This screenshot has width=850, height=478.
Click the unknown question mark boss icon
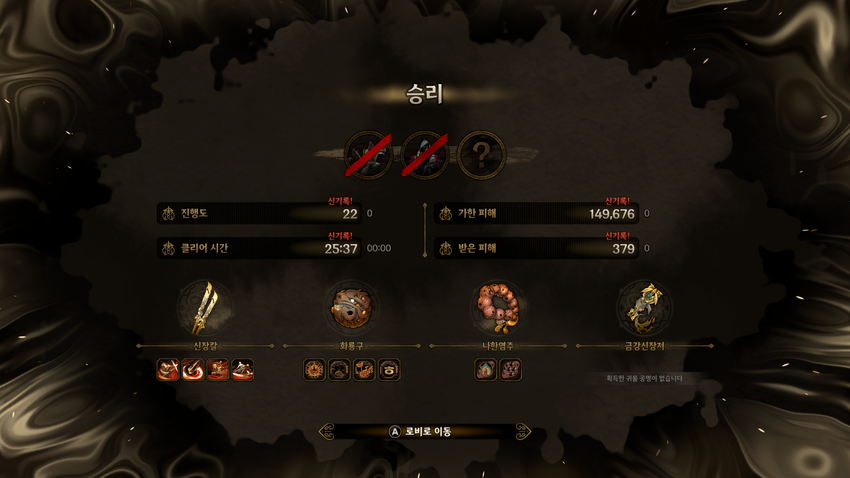pyautogui.click(x=482, y=155)
